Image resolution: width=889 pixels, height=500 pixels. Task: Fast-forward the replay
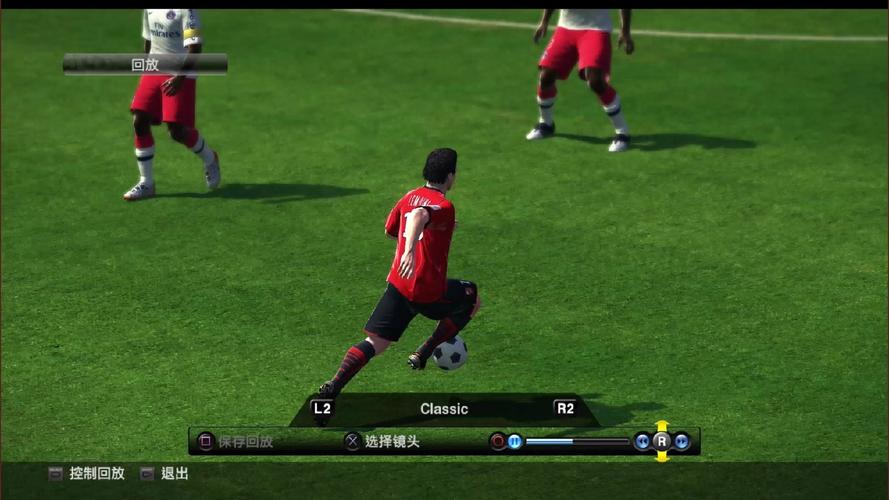pos(682,441)
